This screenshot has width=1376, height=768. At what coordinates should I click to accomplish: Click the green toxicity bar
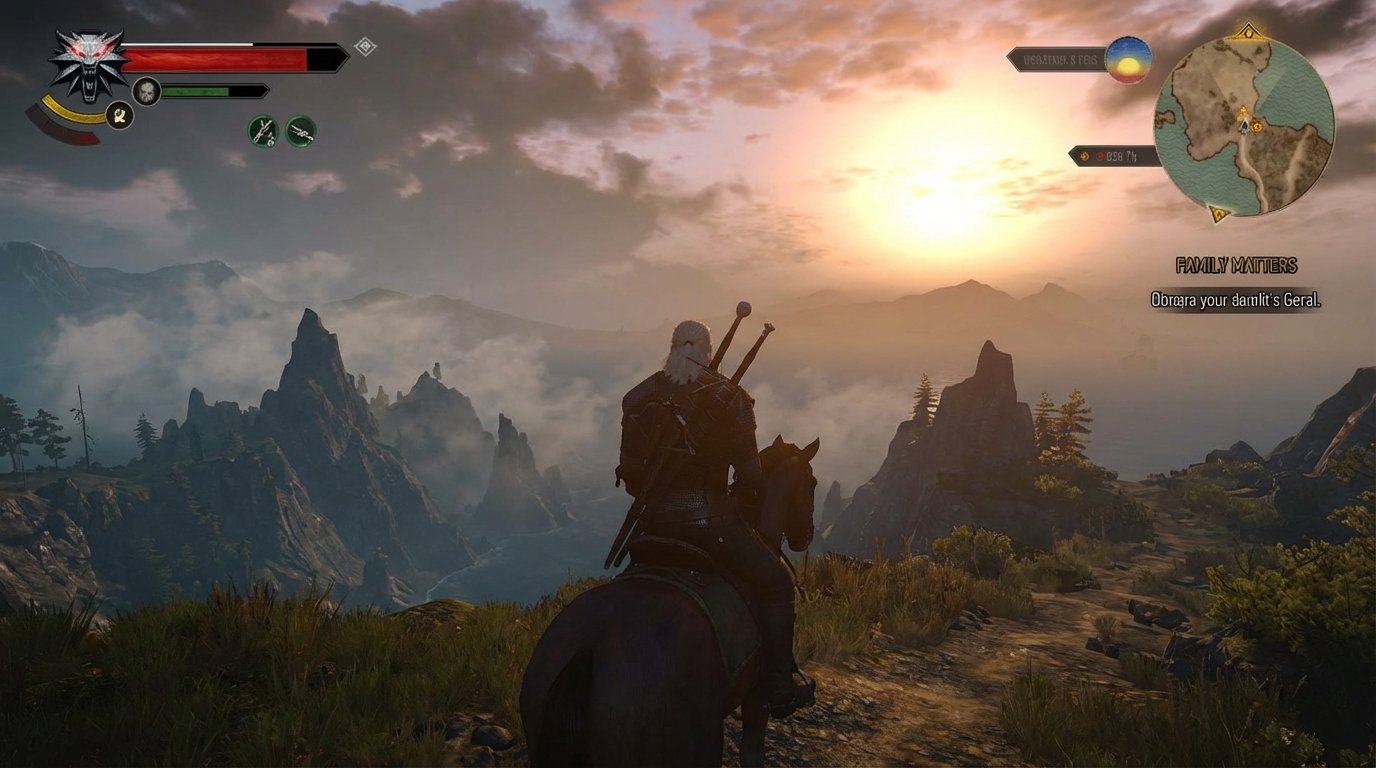(200, 90)
